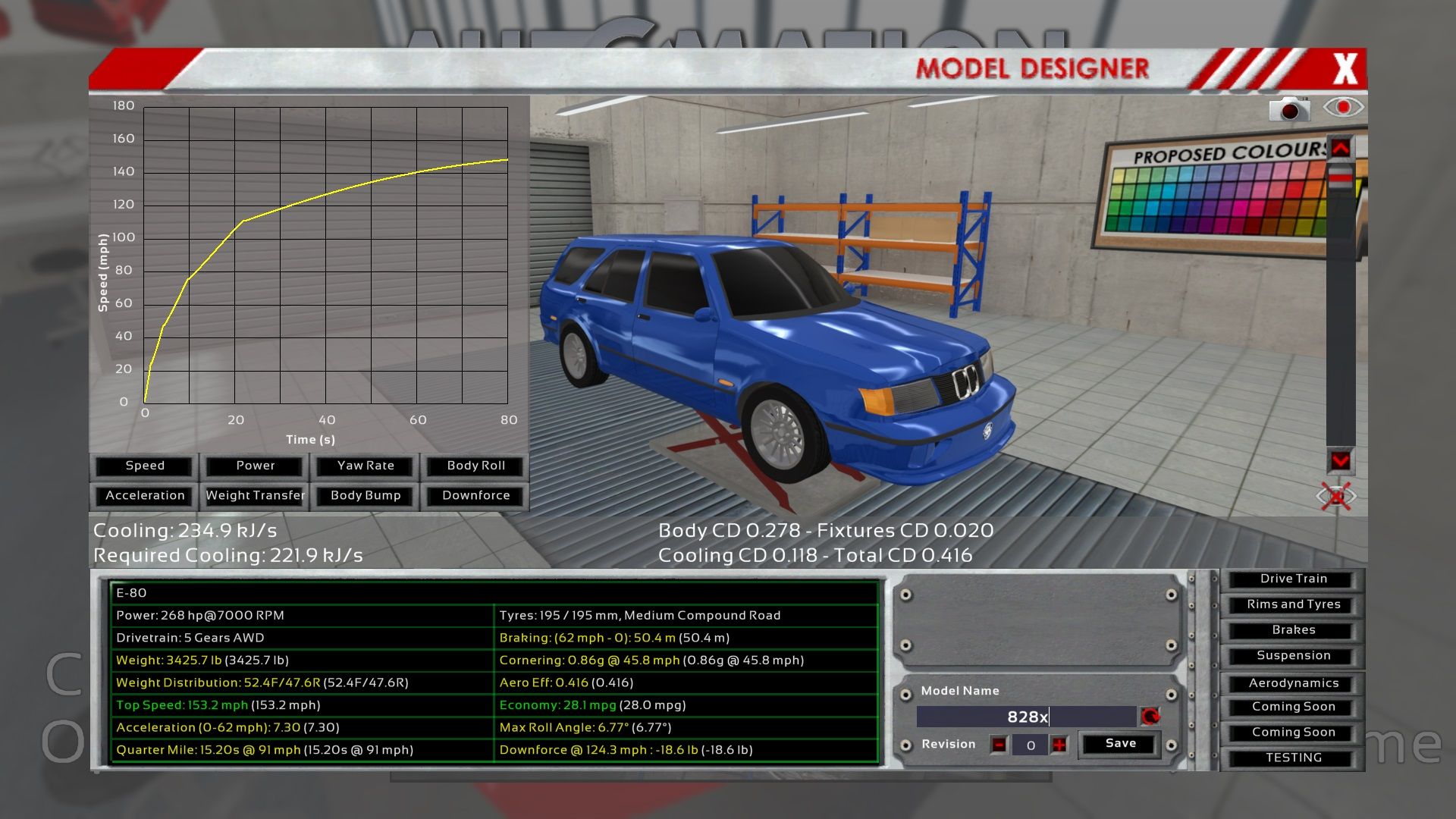The width and height of the screenshot is (1456, 819).
Task: Save the car model
Action: pyautogui.click(x=1120, y=744)
